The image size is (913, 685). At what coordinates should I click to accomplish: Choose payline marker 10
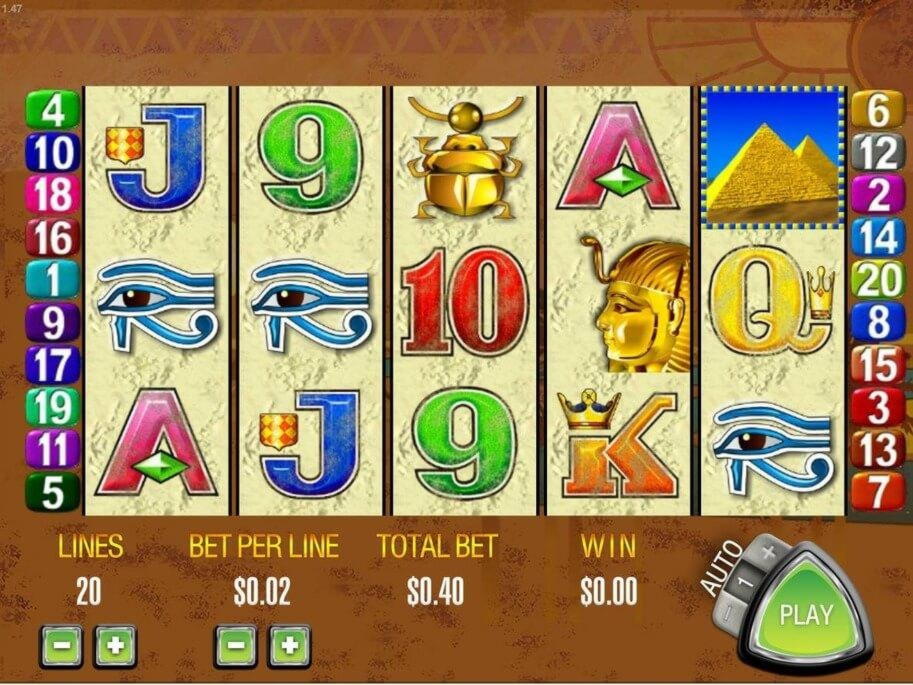(52, 152)
